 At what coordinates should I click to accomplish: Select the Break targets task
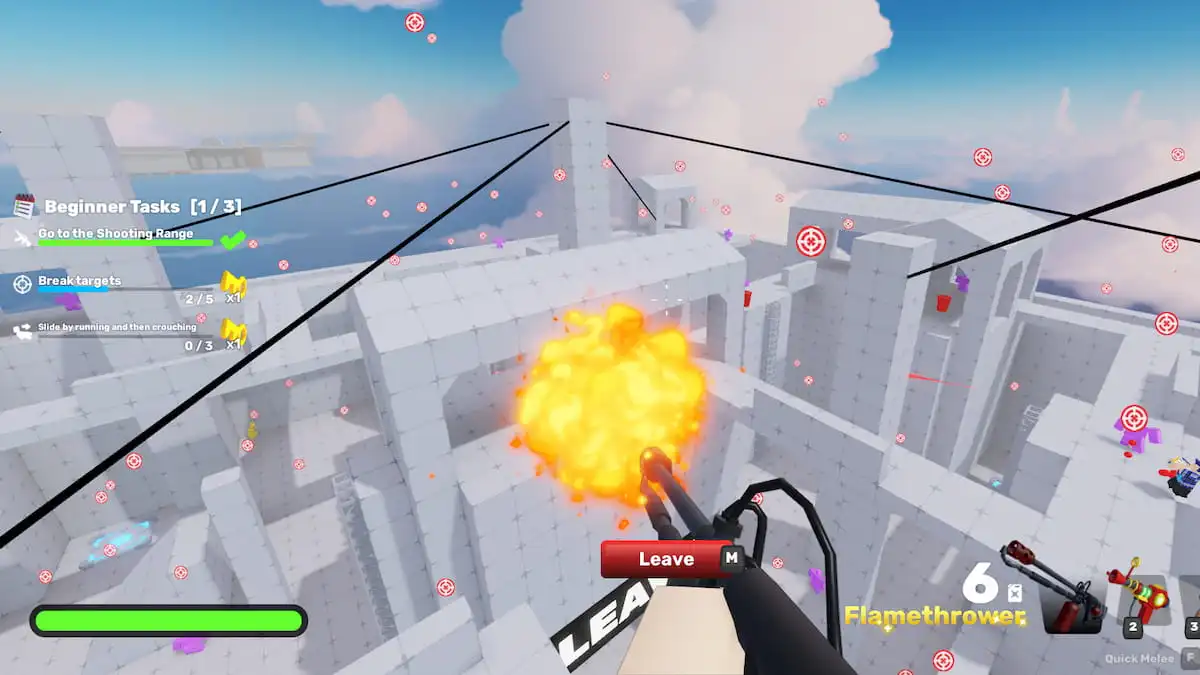pyautogui.click(x=80, y=281)
